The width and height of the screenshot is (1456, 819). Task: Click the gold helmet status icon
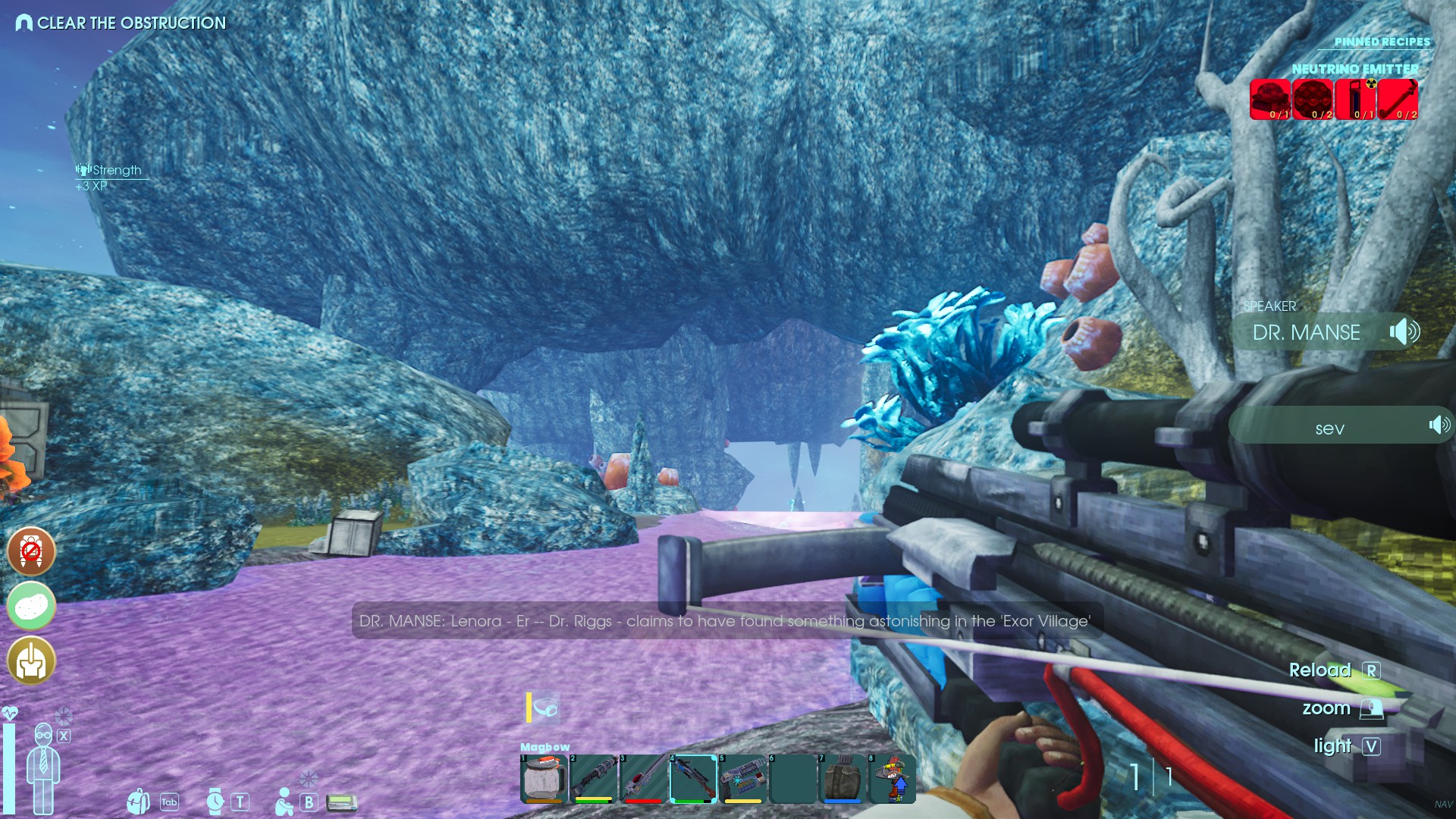coord(31,661)
